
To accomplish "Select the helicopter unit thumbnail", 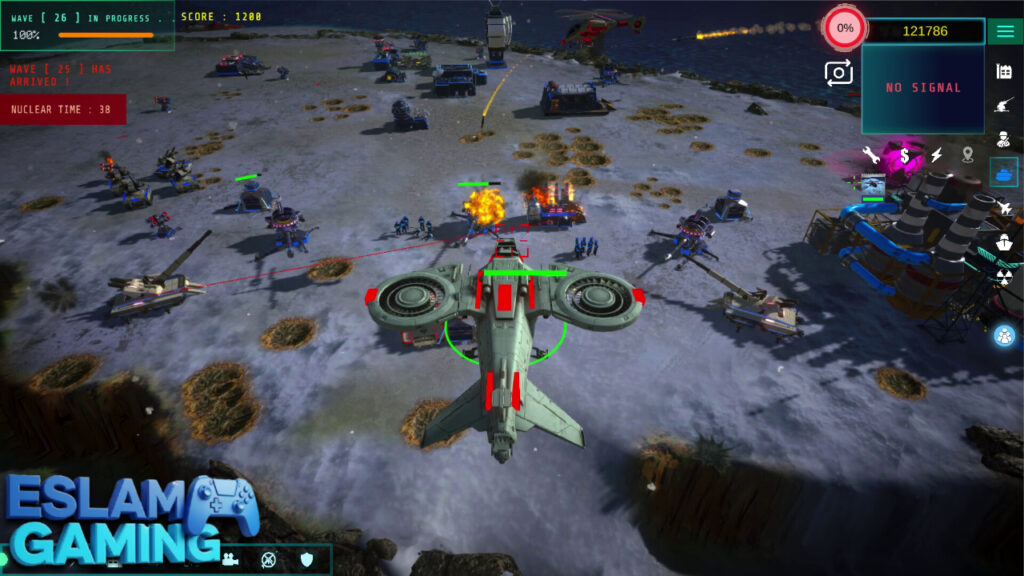I will pos(873,185).
